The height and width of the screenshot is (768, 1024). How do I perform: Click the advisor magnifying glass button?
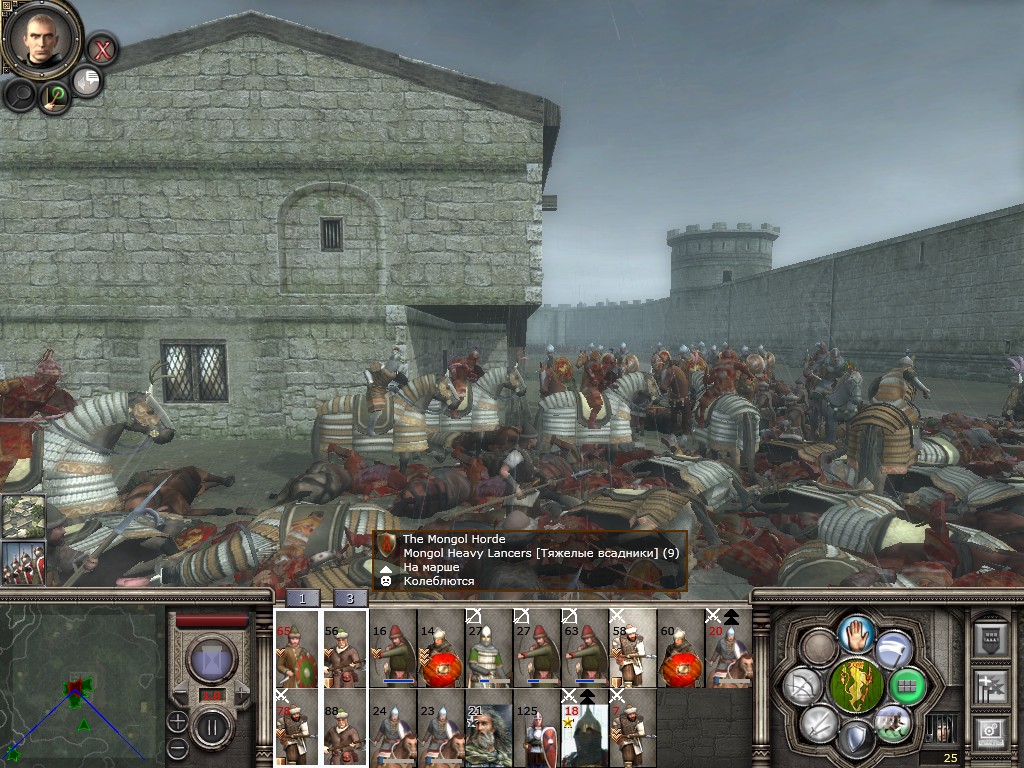coord(20,95)
